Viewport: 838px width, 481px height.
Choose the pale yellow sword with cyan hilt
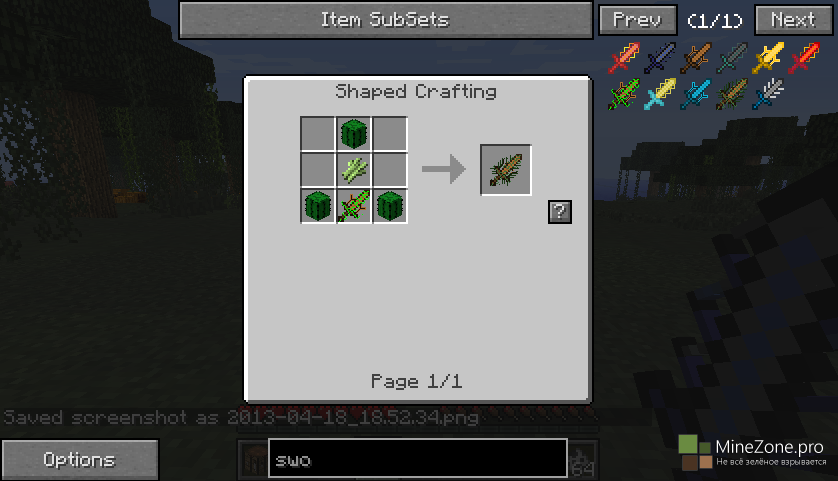pos(660,95)
